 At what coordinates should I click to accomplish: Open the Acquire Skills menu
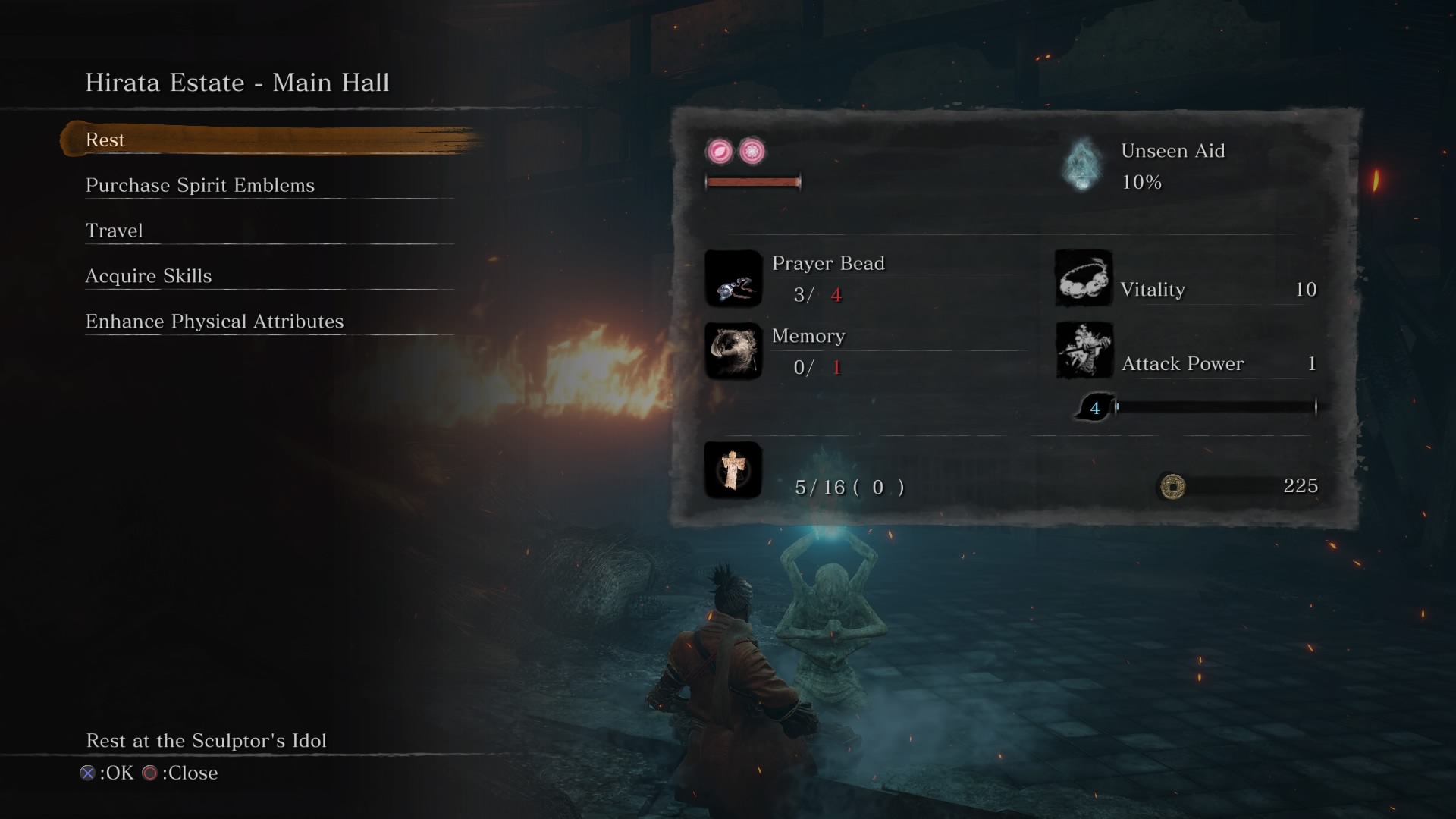pos(149,277)
